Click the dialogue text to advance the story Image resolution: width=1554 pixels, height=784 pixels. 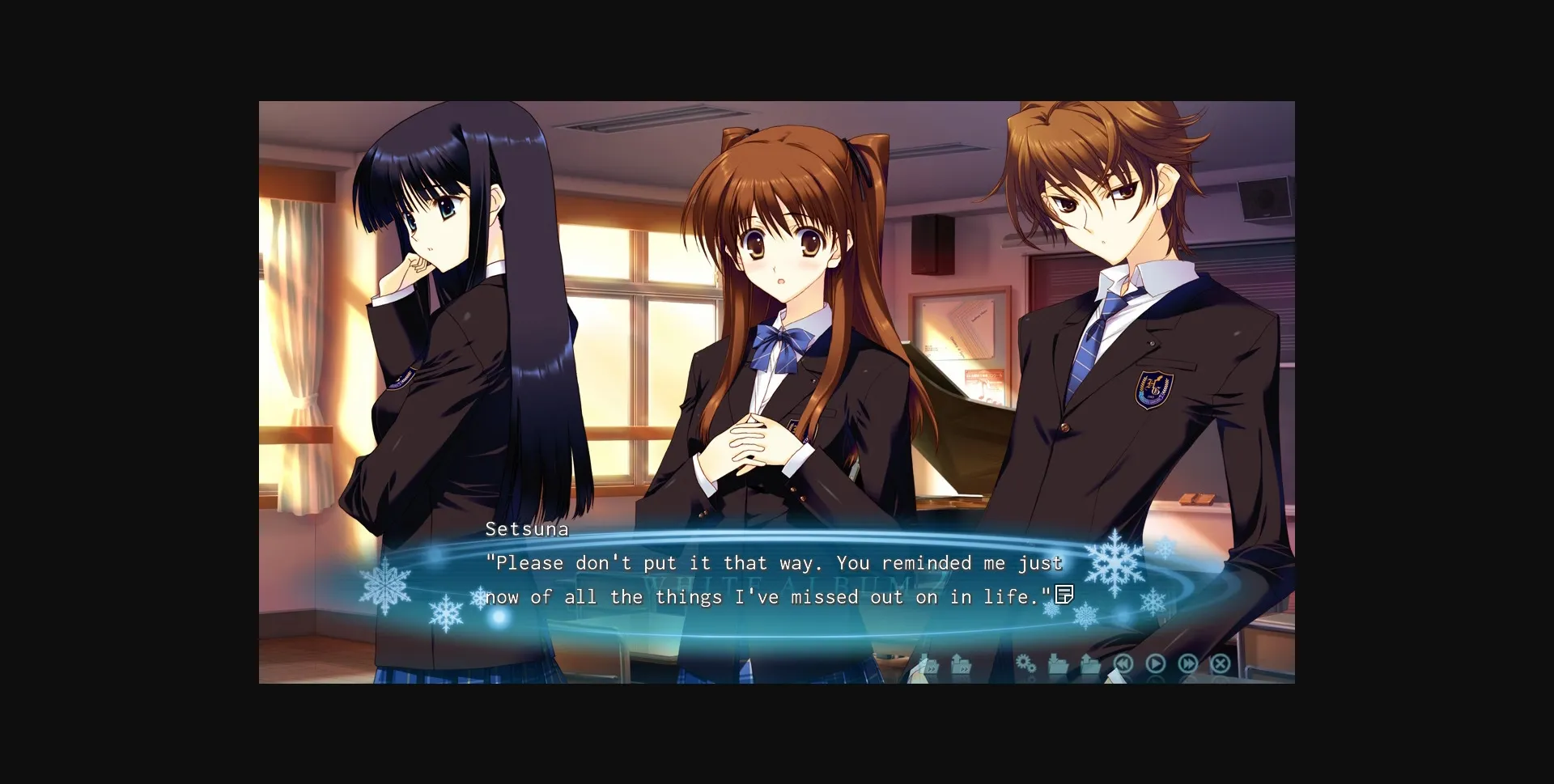(x=769, y=578)
